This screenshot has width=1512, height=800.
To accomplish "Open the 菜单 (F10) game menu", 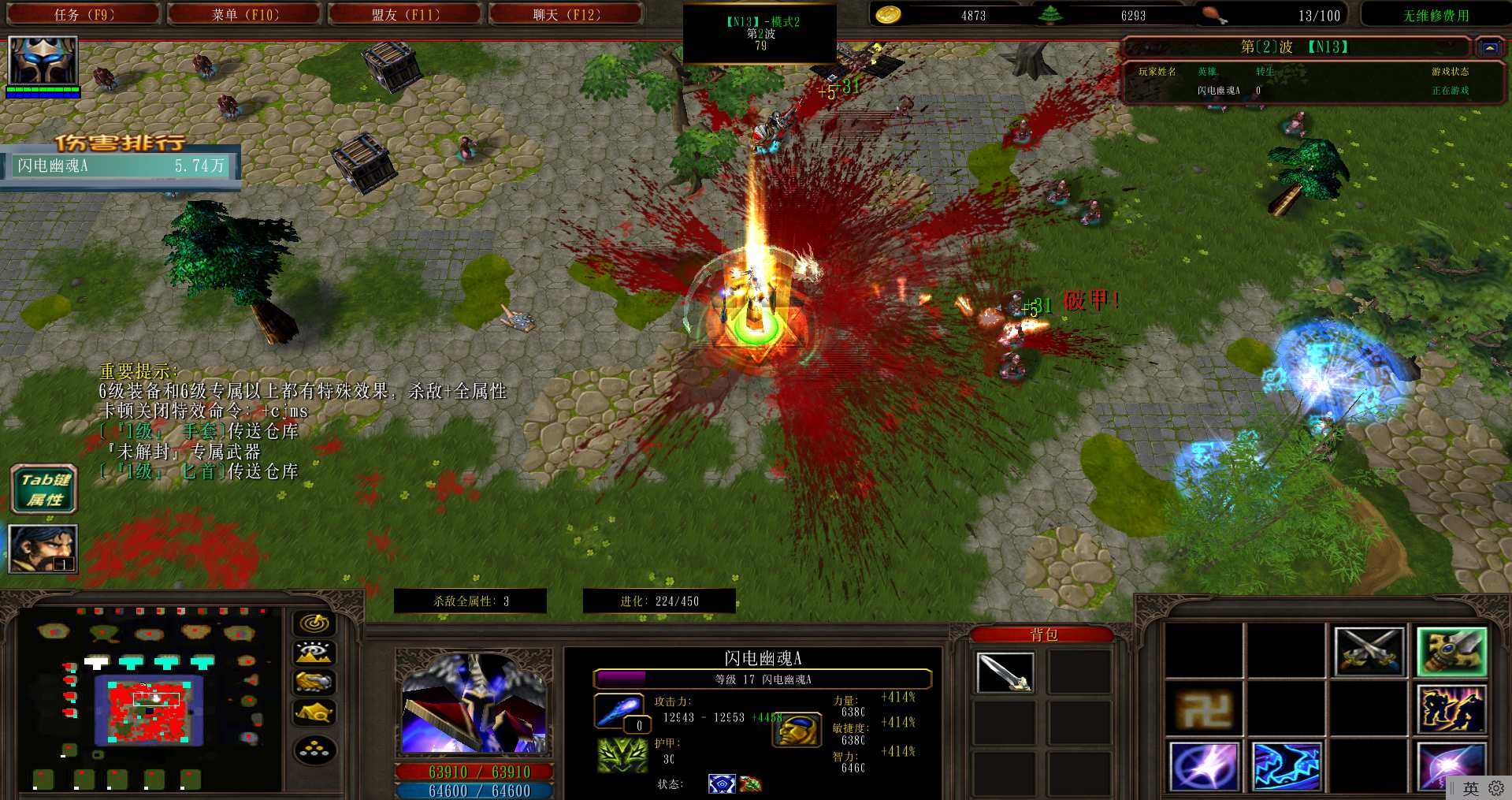I will (x=245, y=14).
